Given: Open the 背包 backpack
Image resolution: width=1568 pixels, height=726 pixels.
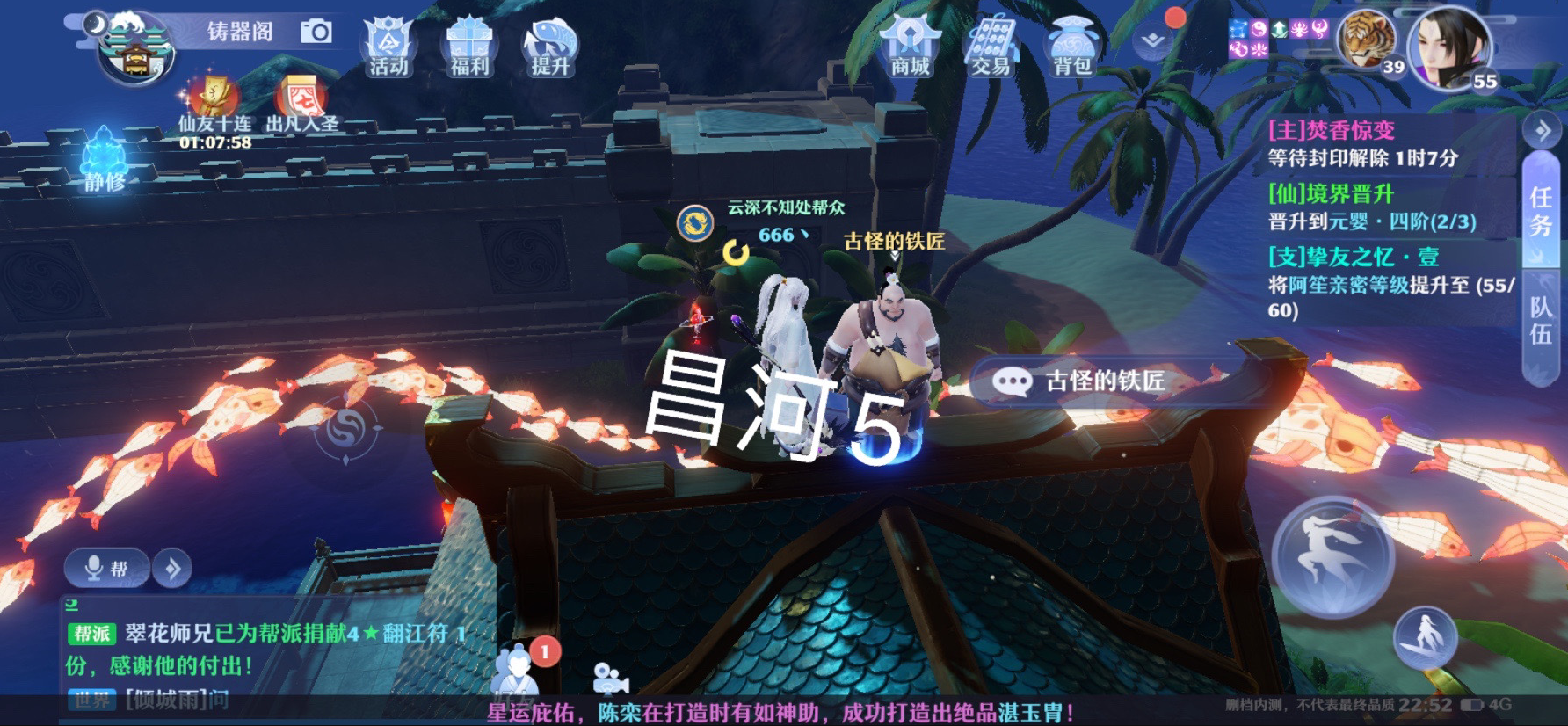Looking at the screenshot, I should click(x=1071, y=47).
